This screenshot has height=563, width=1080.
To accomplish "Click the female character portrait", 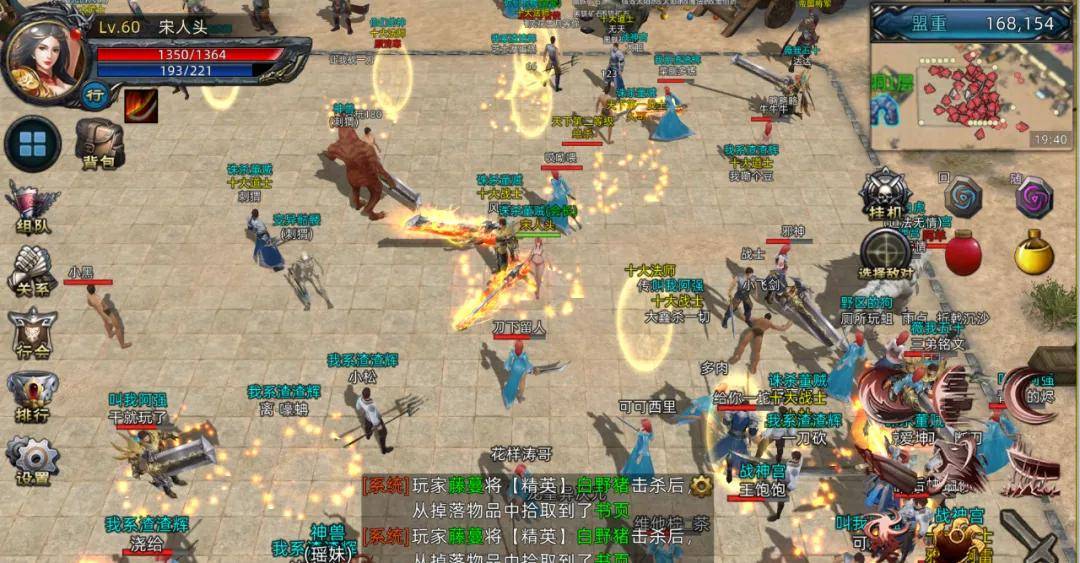I will pos(44,54).
